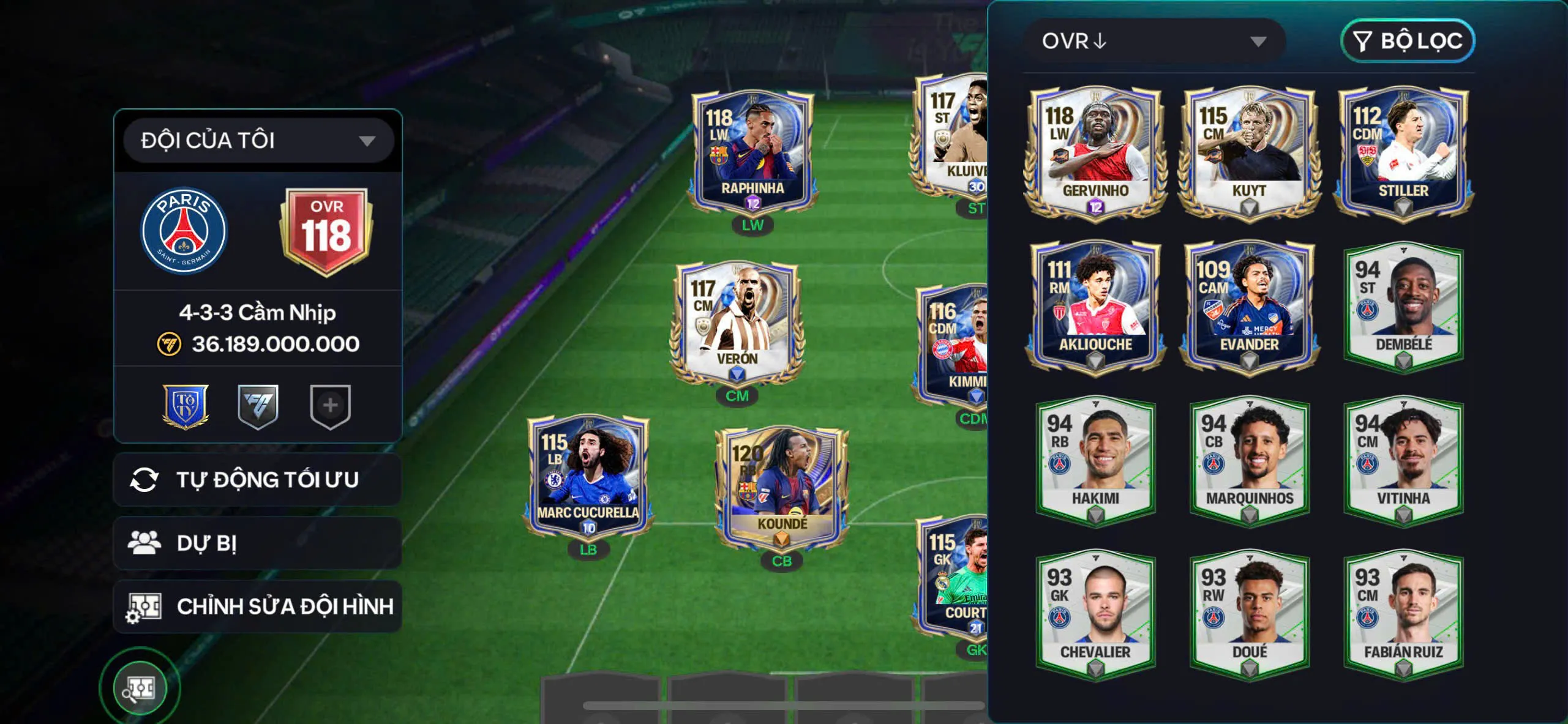The width and height of the screenshot is (1568, 724).
Task: Choose the Evander 109 CAM card
Action: pyautogui.click(x=1249, y=305)
